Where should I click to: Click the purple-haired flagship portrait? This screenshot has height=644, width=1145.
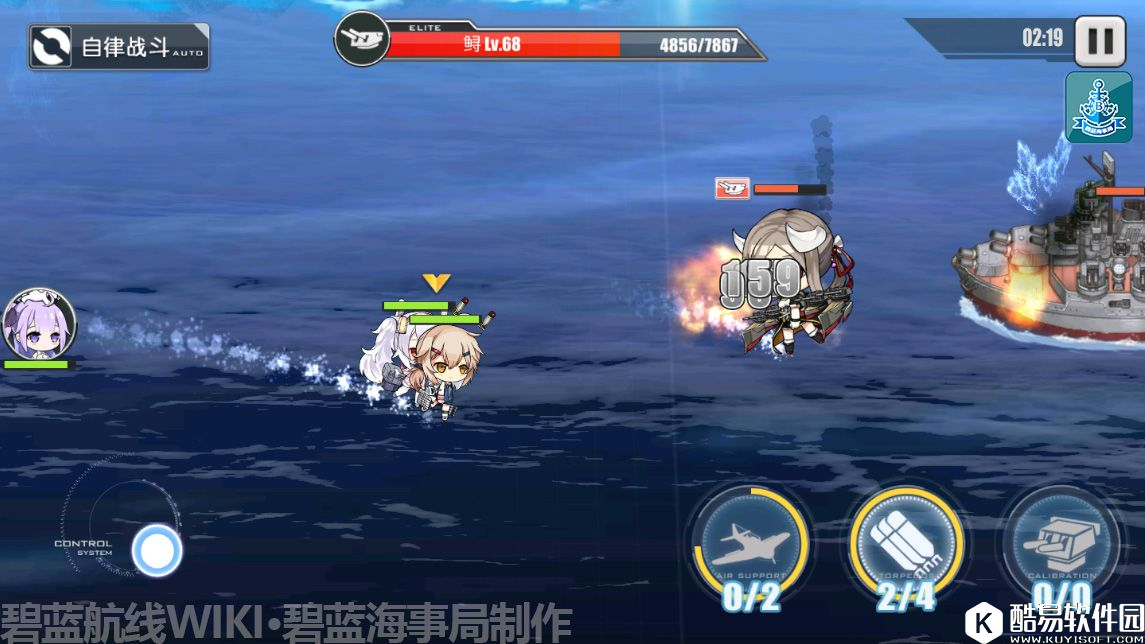coord(39,323)
